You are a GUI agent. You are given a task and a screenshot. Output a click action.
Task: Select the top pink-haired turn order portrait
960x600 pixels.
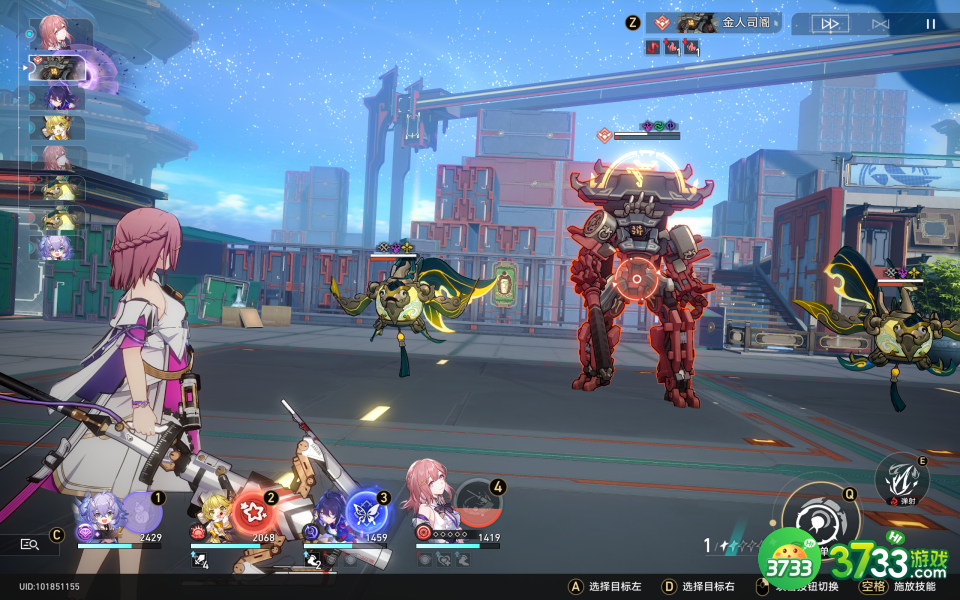pyautogui.click(x=57, y=33)
